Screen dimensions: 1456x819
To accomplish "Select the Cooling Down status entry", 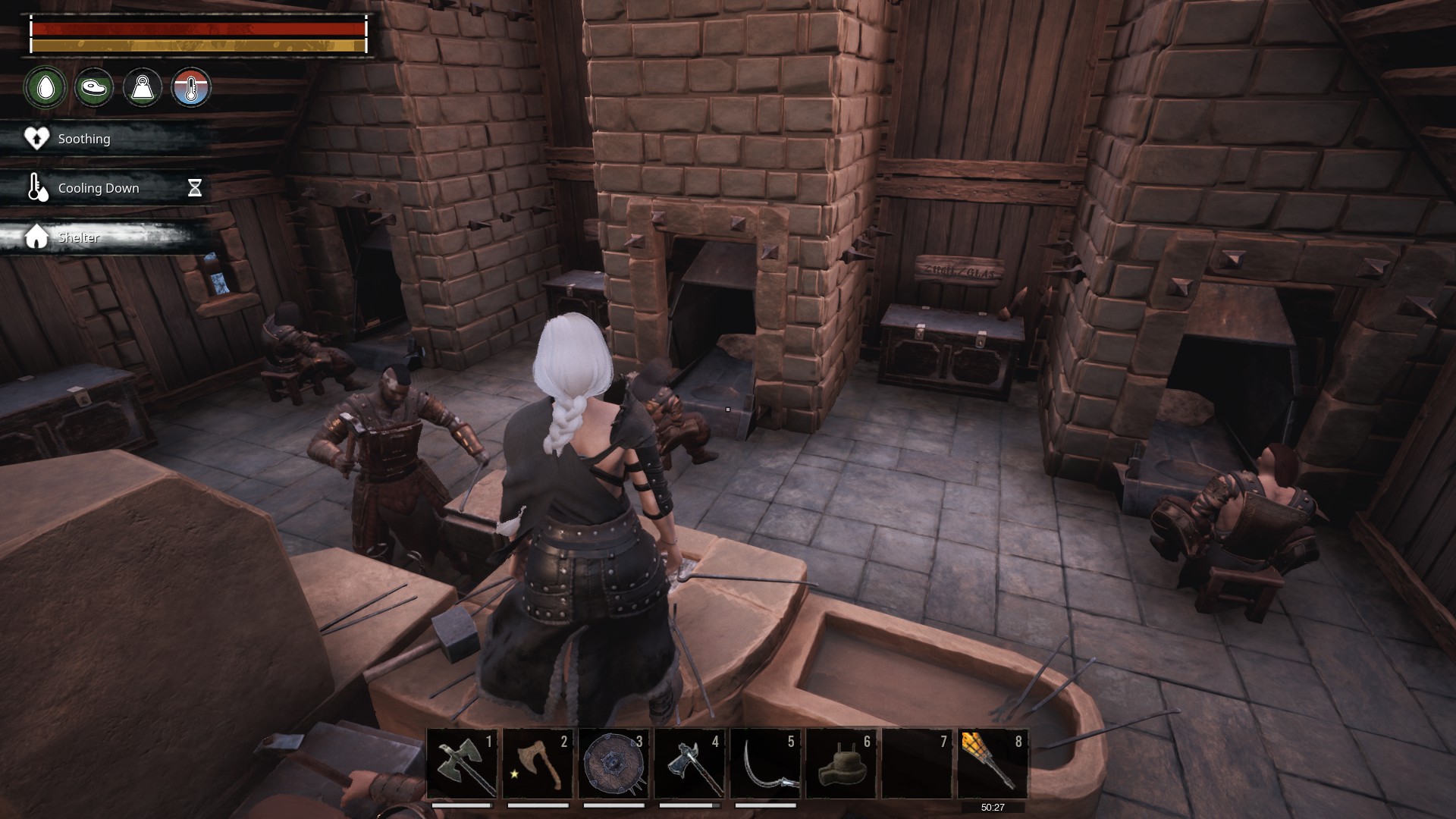I will pos(99,188).
